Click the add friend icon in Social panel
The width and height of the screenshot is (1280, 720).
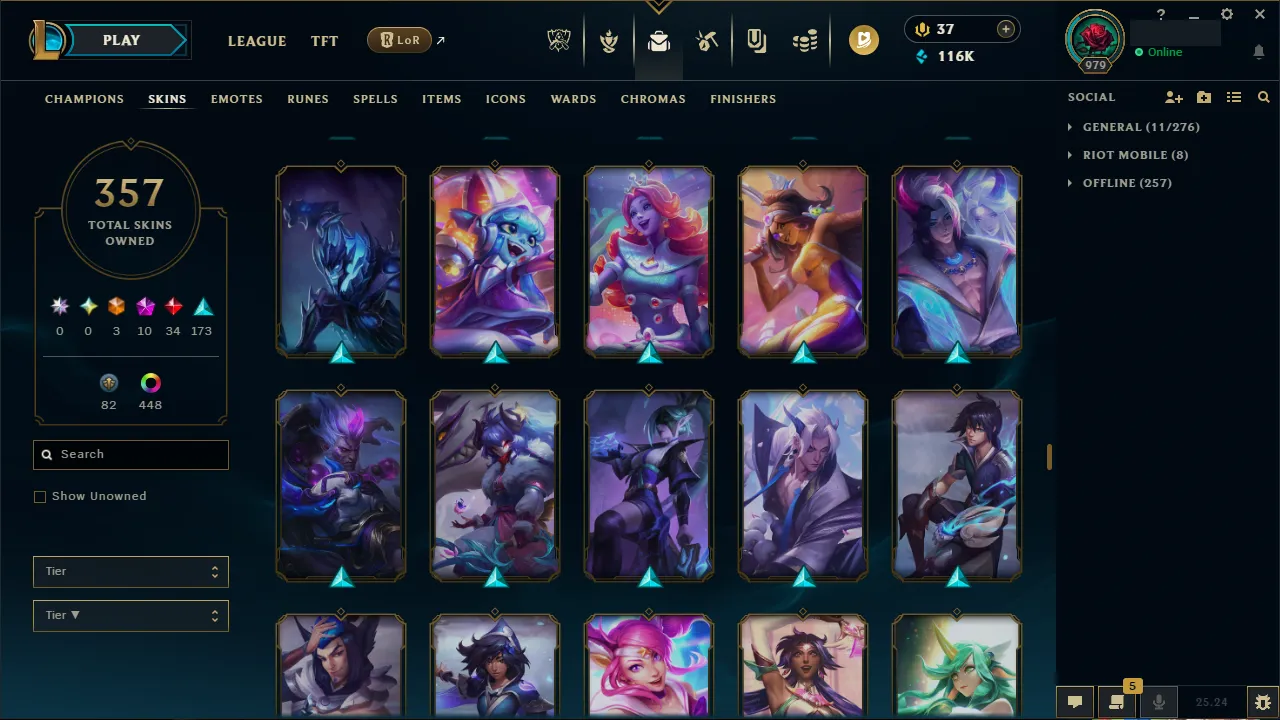1173,97
